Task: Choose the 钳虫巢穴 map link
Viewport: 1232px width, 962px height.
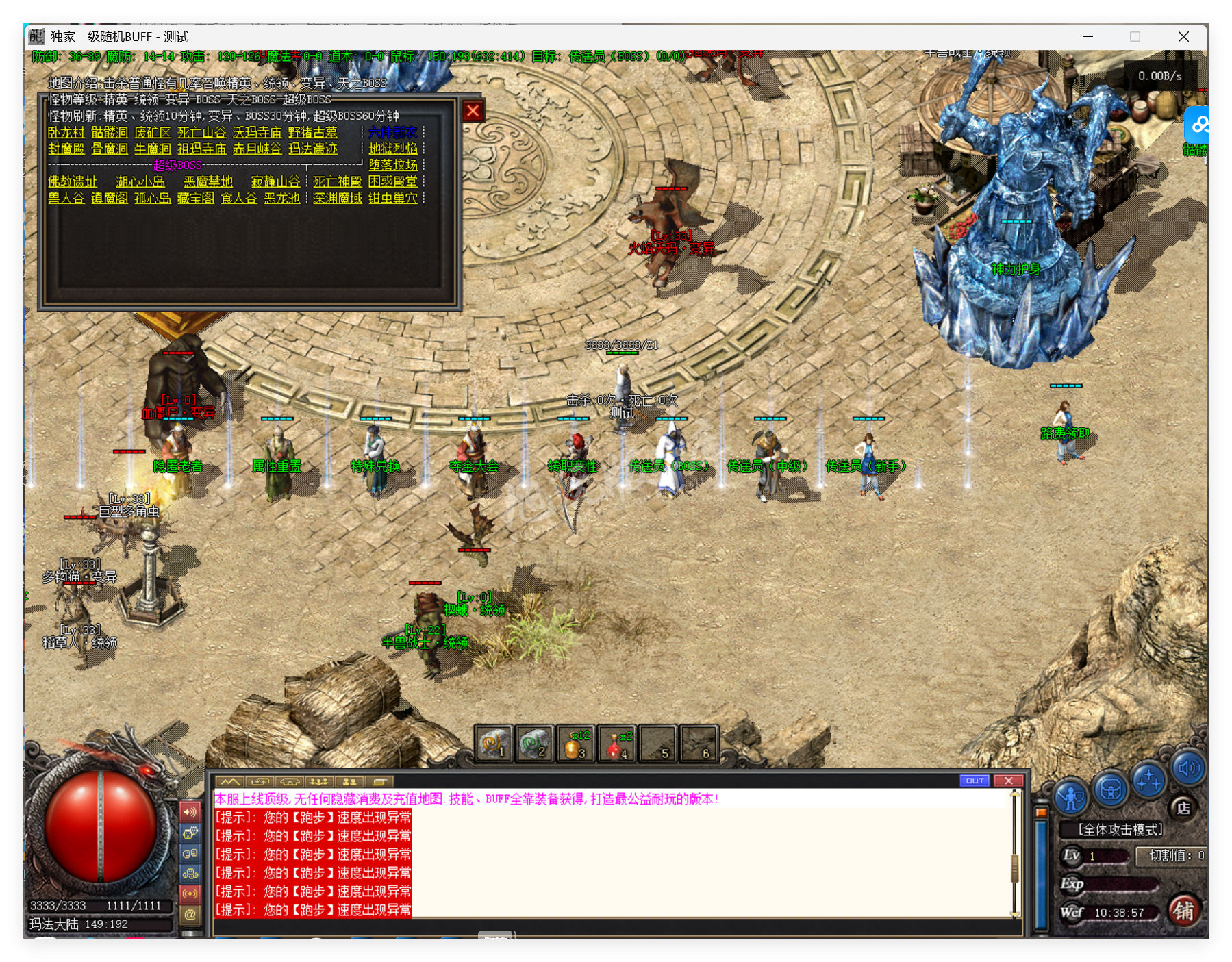Action: 392,198
